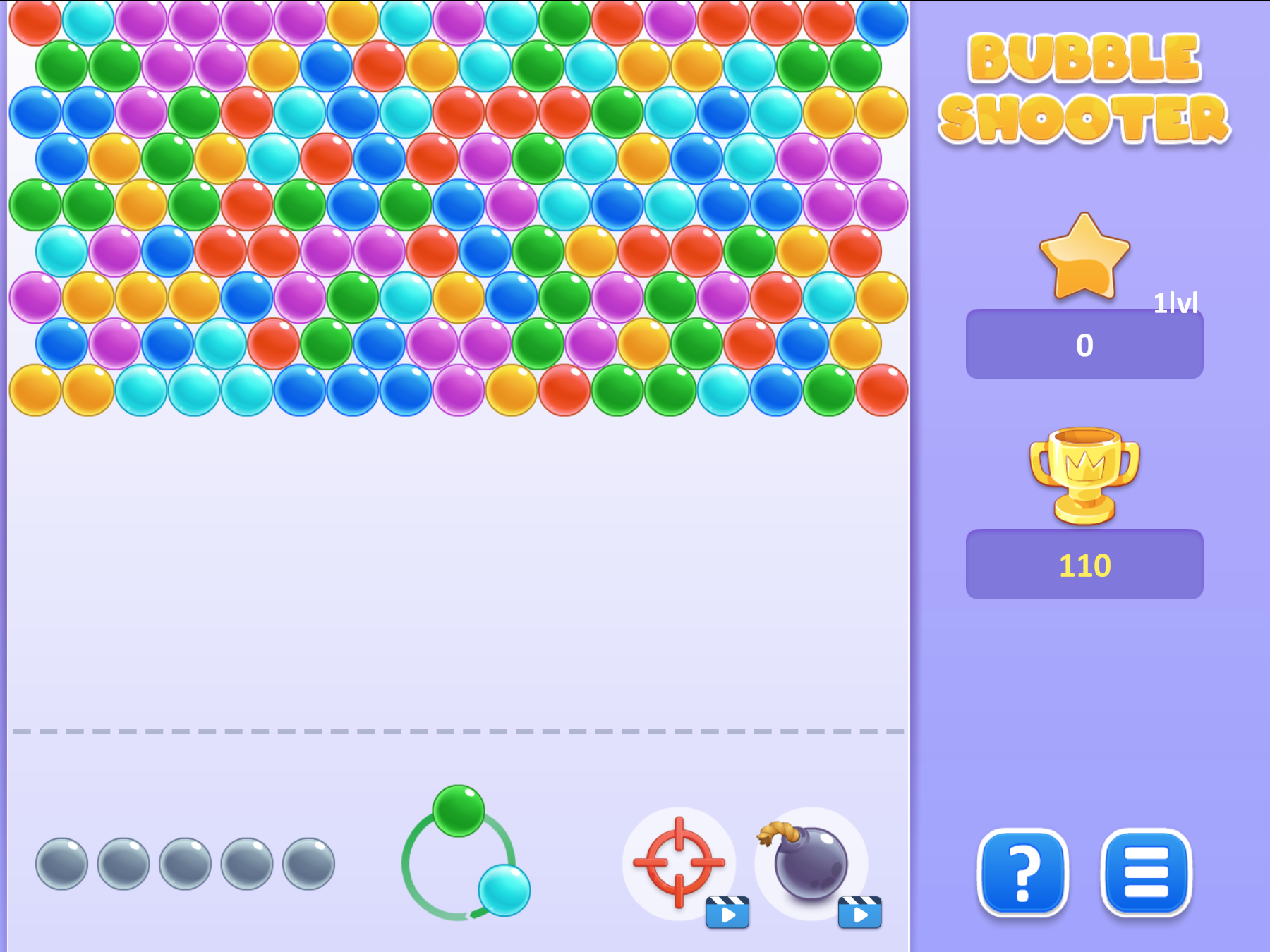1270x952 pixels.
Task: Click the score panel showing 0
Action: pos(1084,344)
